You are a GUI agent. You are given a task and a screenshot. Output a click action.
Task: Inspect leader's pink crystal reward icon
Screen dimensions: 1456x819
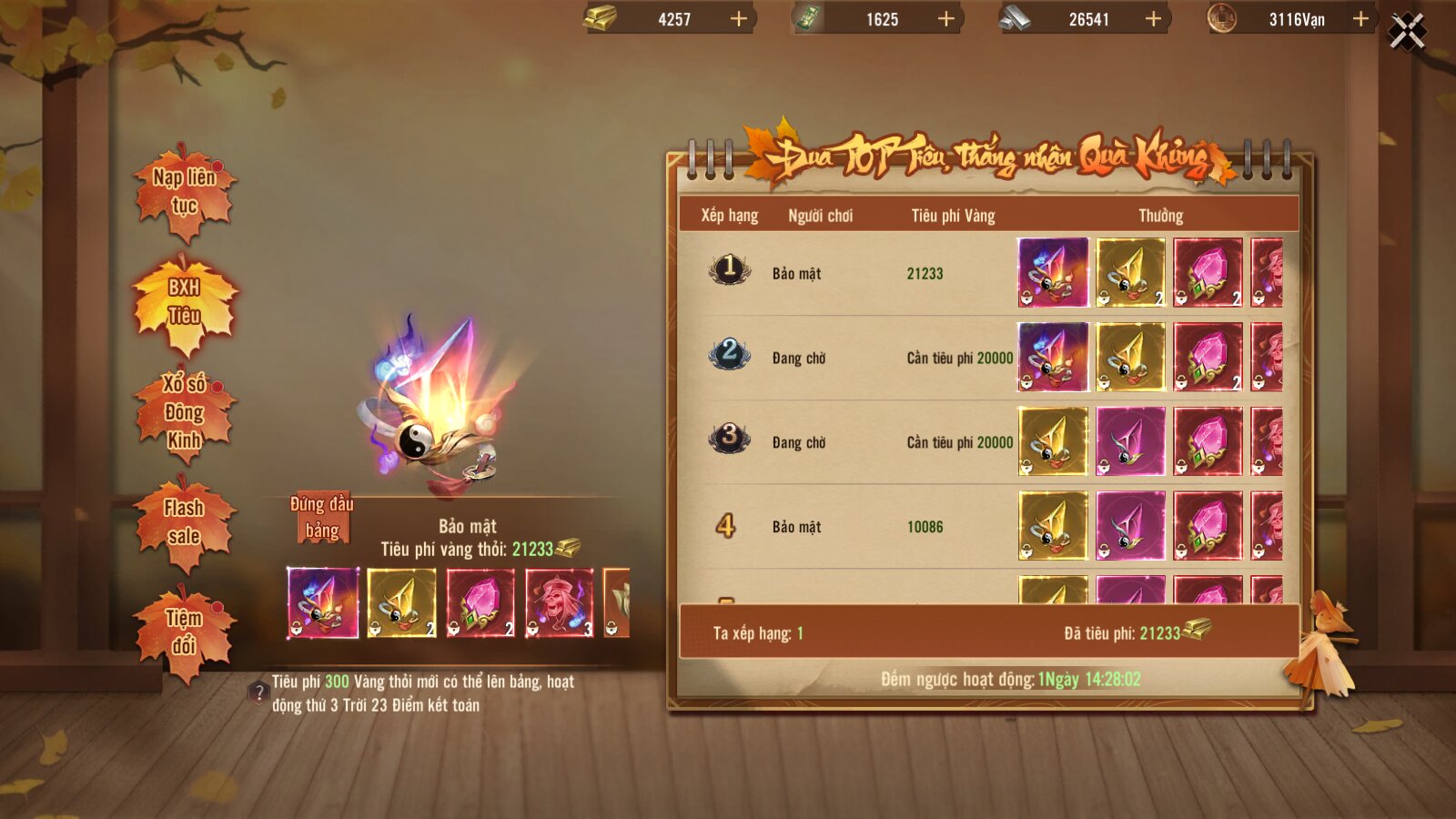480,602
